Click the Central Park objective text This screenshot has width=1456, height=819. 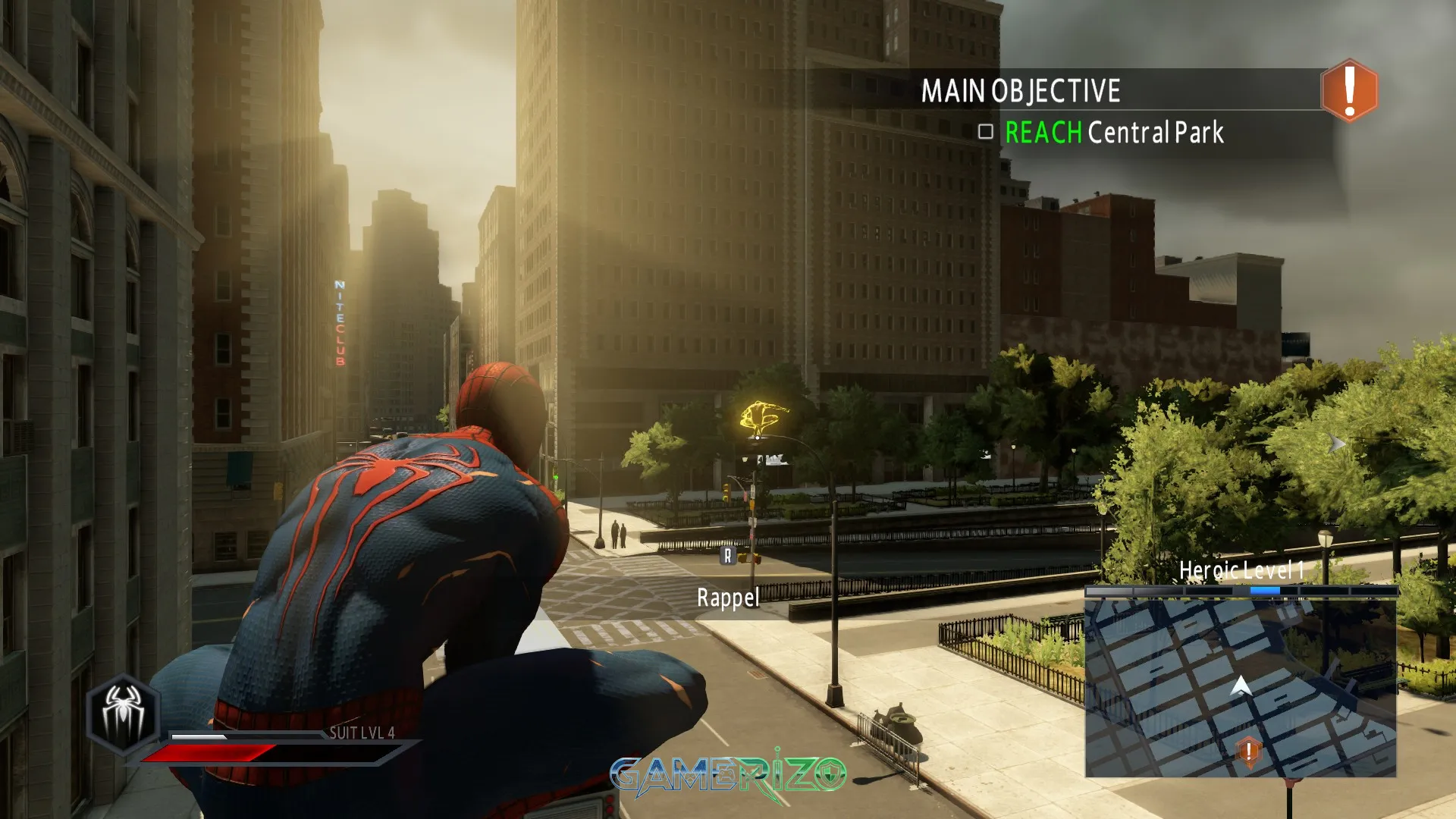pyautogui.click(x=1155, y=133)
